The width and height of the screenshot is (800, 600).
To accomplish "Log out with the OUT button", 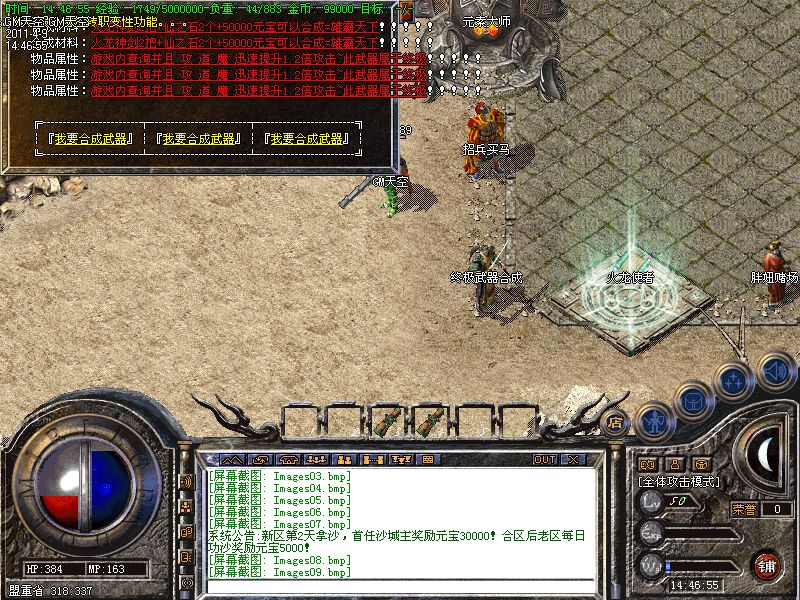I will point(544,459).
